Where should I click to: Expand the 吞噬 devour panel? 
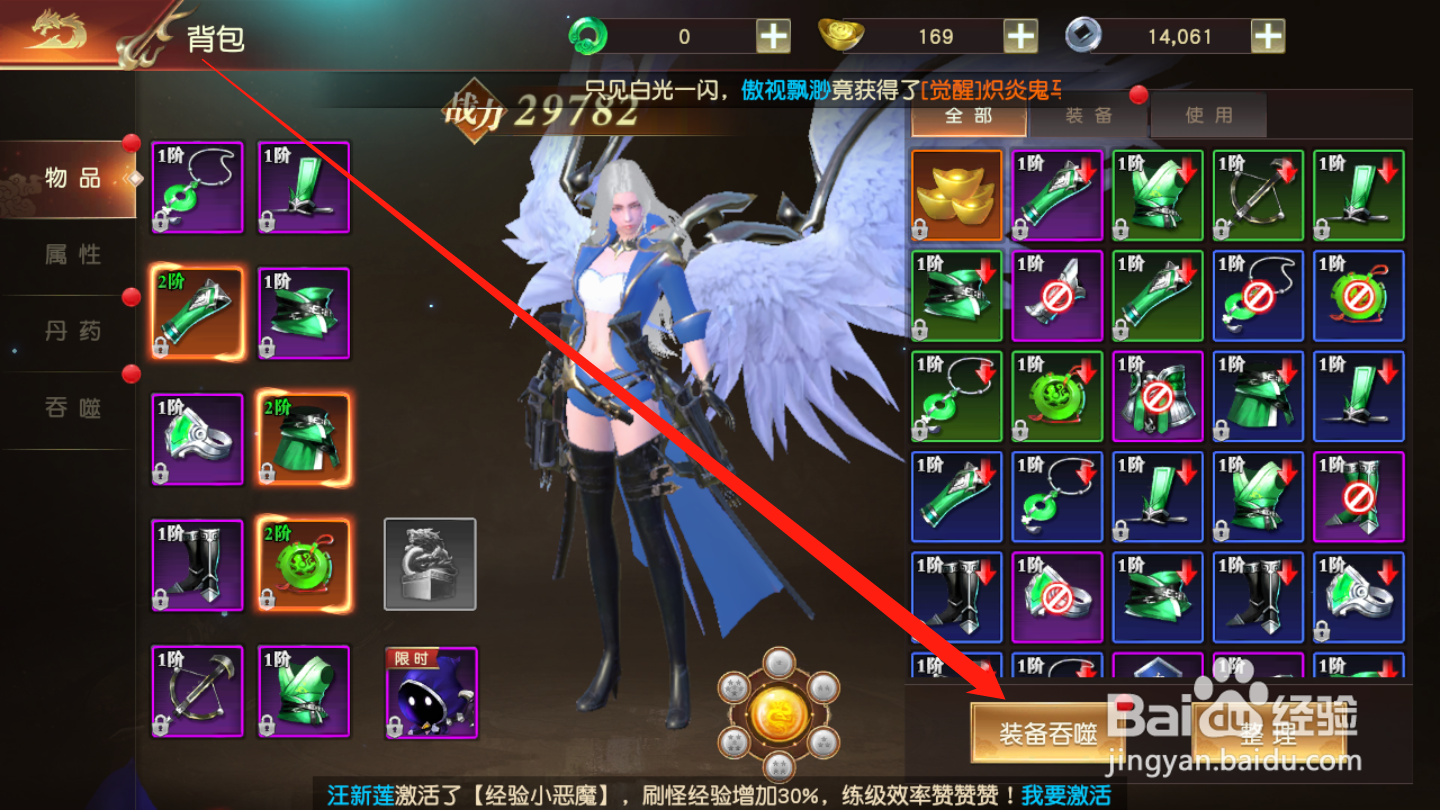click(x=75, y=410)
